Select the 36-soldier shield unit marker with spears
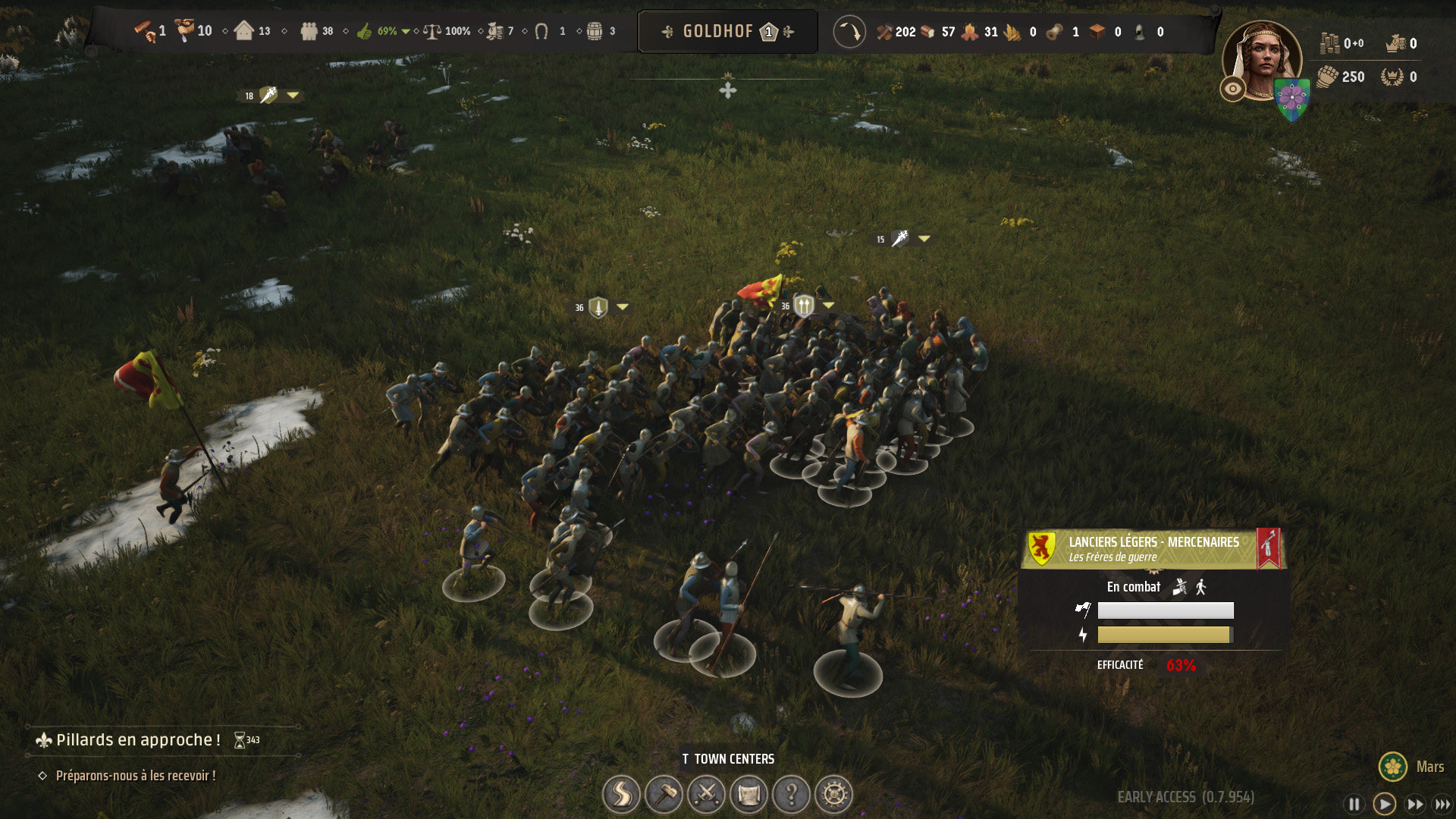Viewport: 1456px width, 819px height. coord(804,306)
